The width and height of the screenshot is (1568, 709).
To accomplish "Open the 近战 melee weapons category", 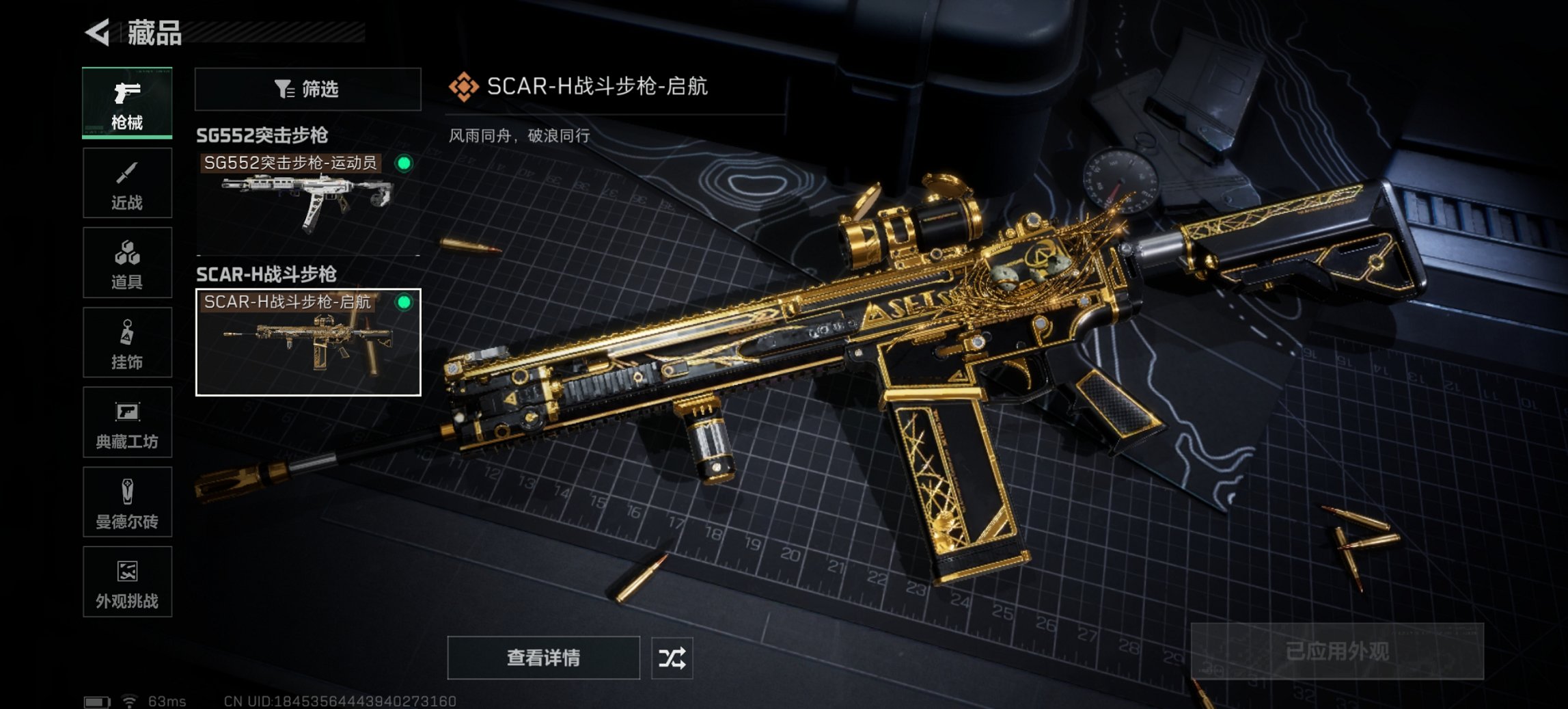I will click(x=127, y=181).
